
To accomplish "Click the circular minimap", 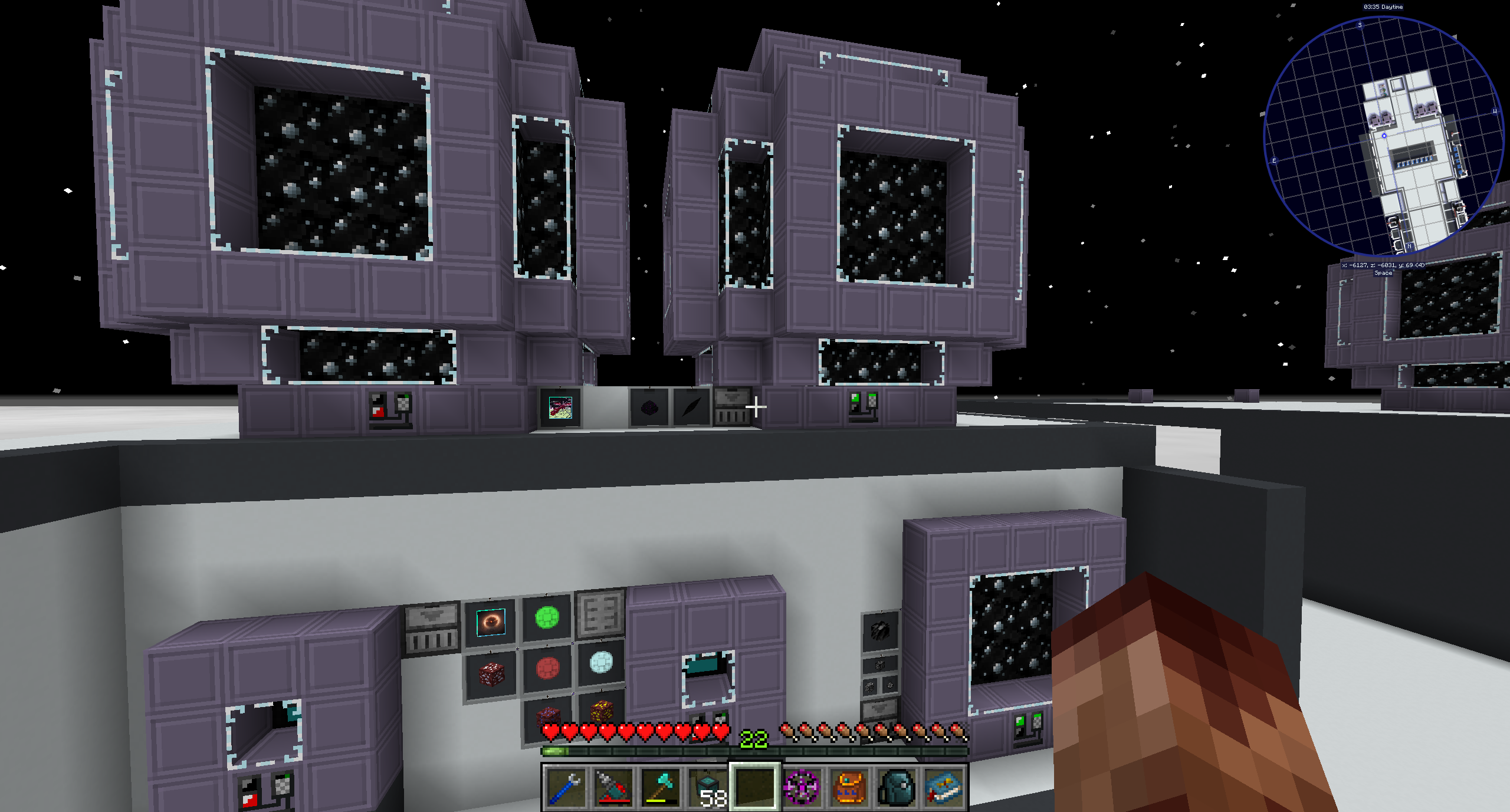I will pos(1383,137).
